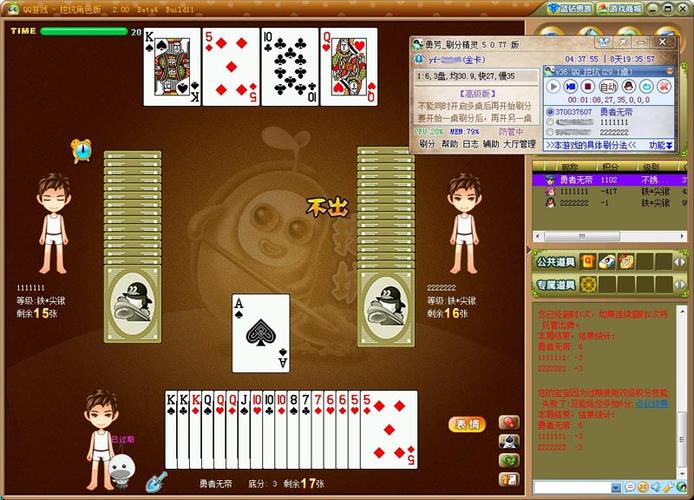Expand the 功能 functions dropdown

[x=657, y=145]
